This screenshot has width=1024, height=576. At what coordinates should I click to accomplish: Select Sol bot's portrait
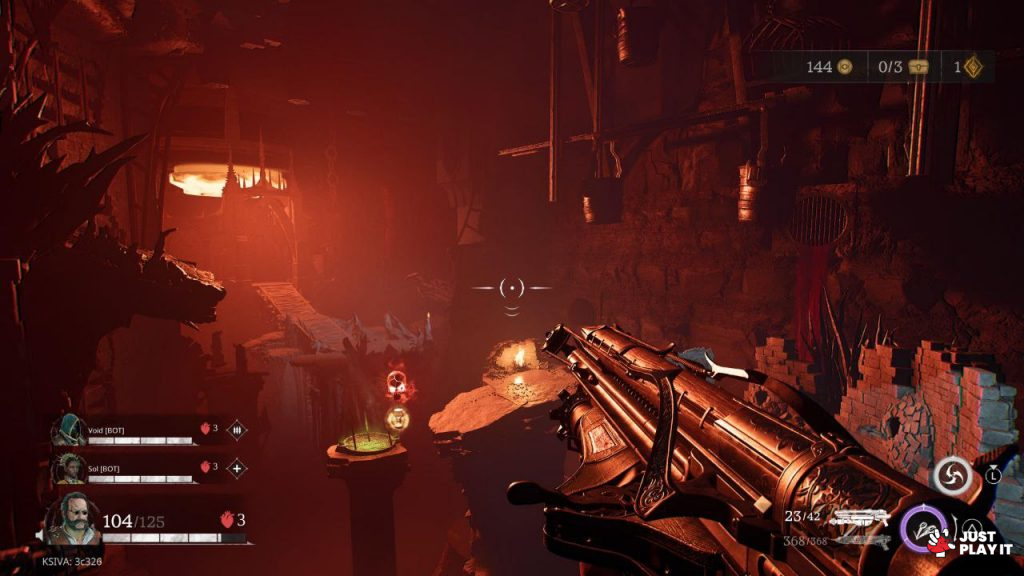[x=69, y=467]
